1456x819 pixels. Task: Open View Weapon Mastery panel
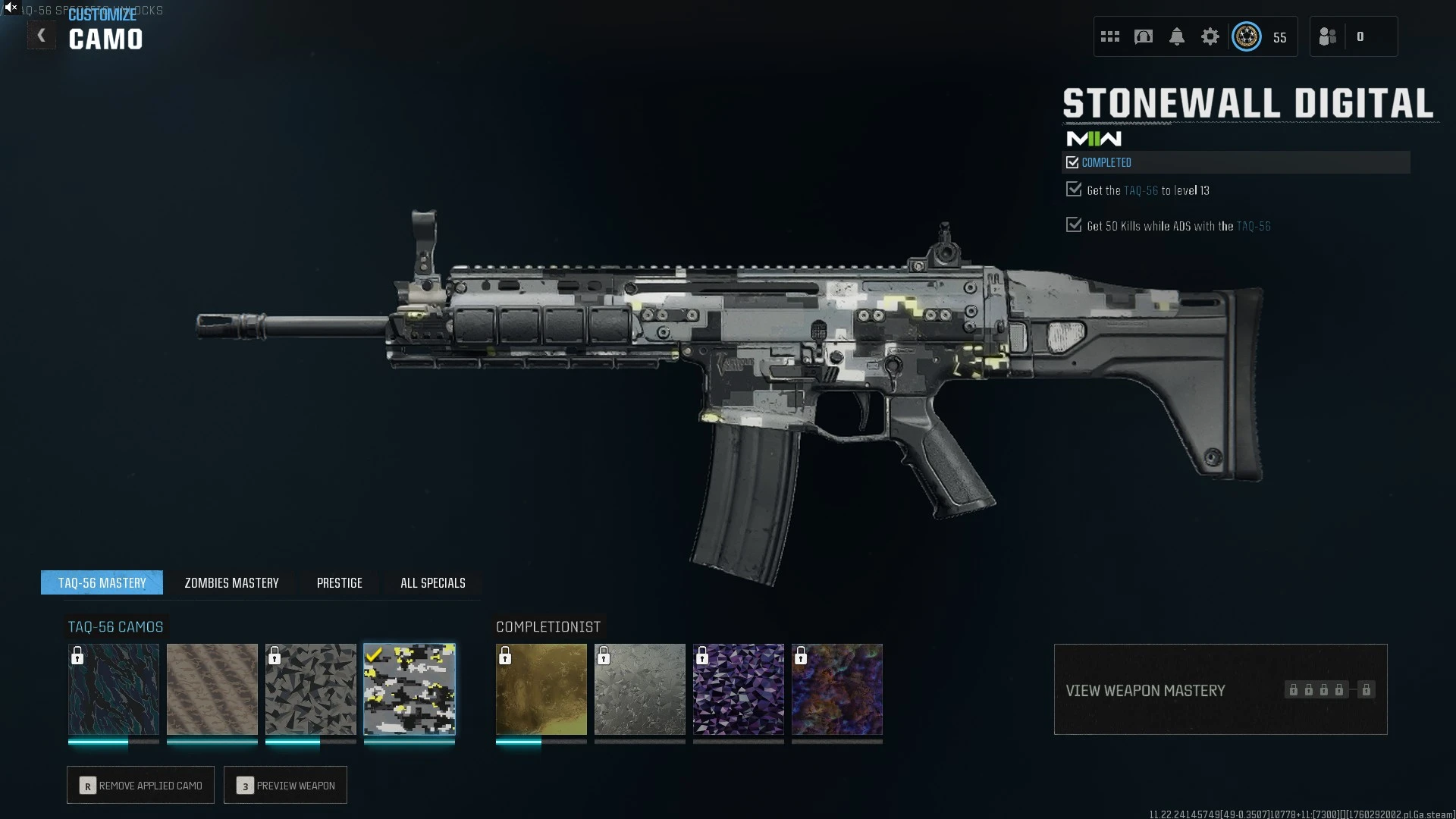1220,689
